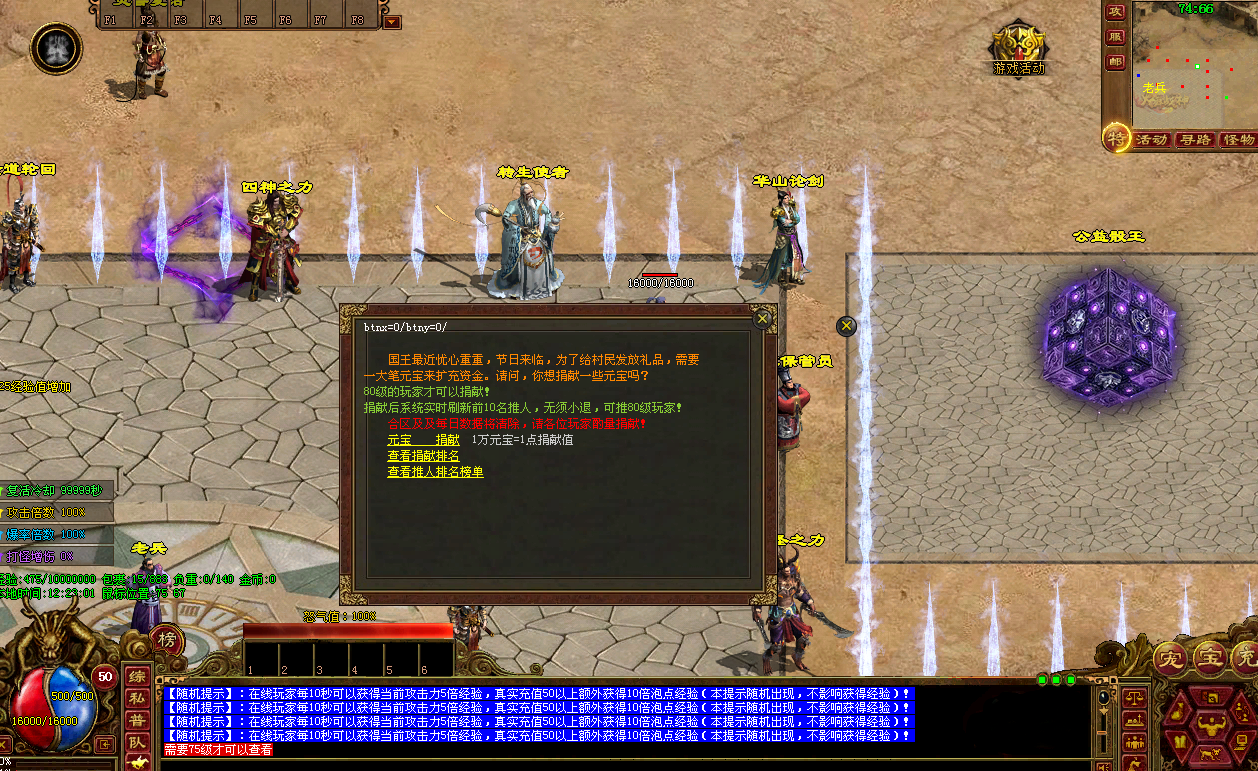Select the 活动 button under minimap
This screenshot has height=771, width=1258.
1152,140
